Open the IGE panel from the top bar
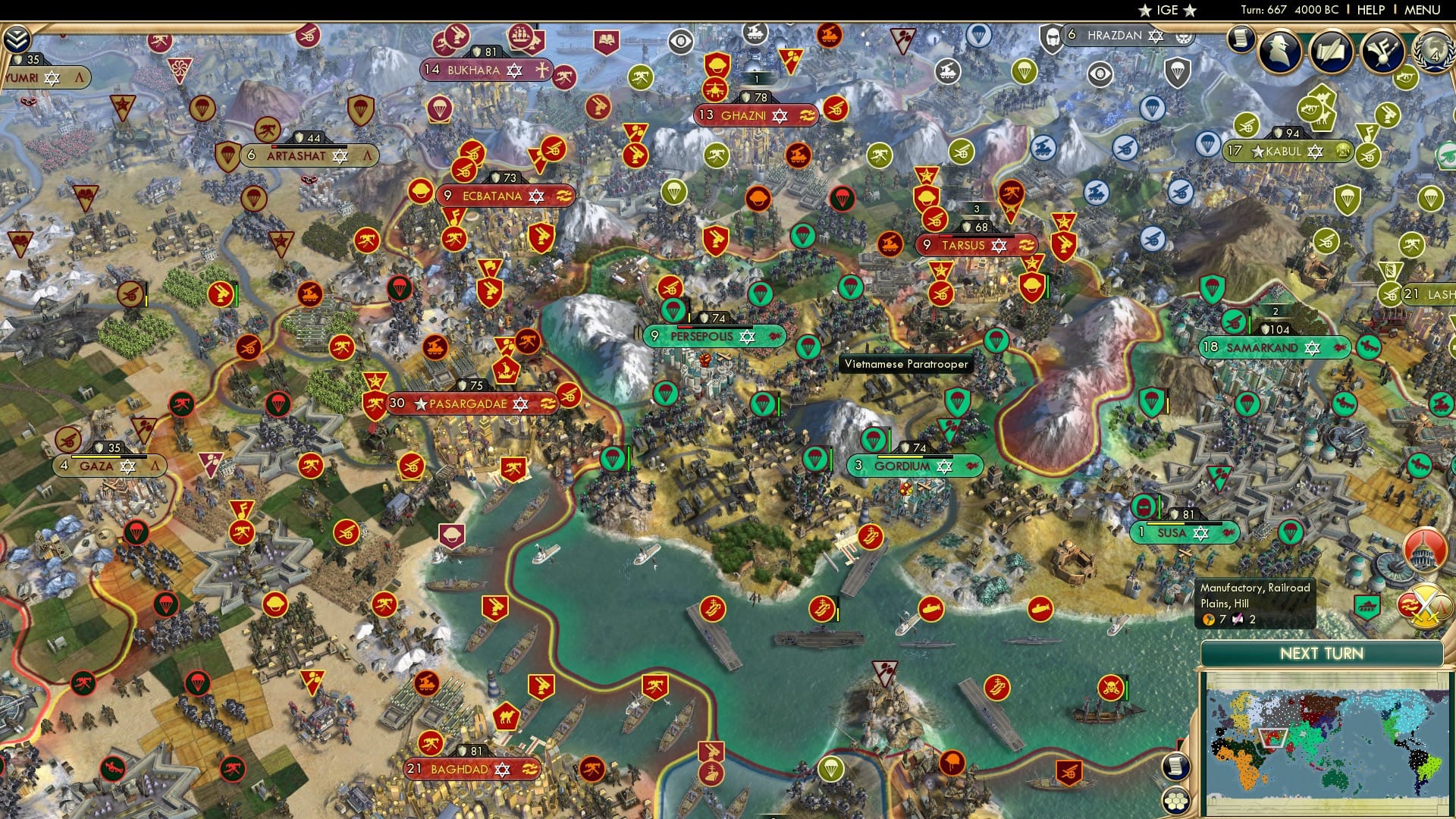 point(1168,10)
